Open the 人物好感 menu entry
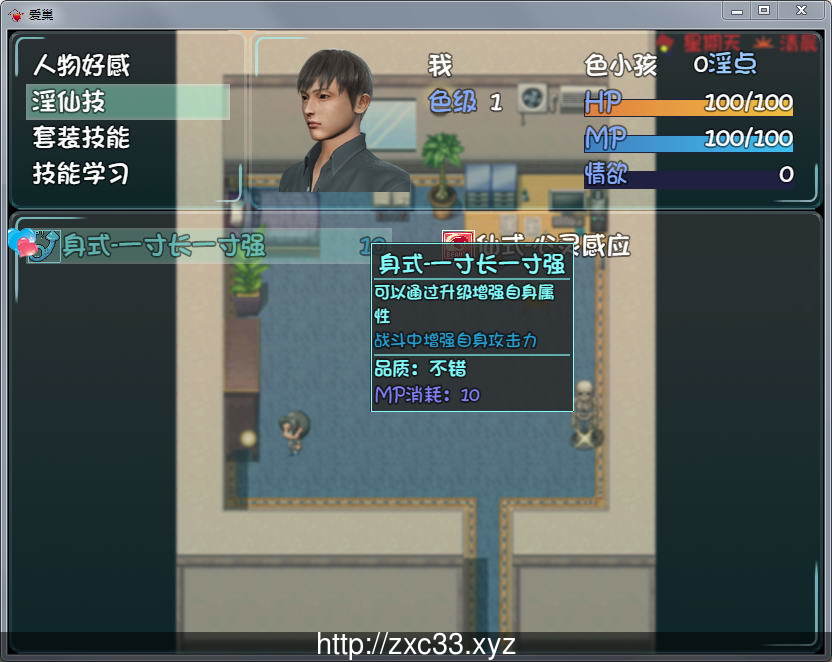This screenshot has height=662, width=832. click(82, 66)
